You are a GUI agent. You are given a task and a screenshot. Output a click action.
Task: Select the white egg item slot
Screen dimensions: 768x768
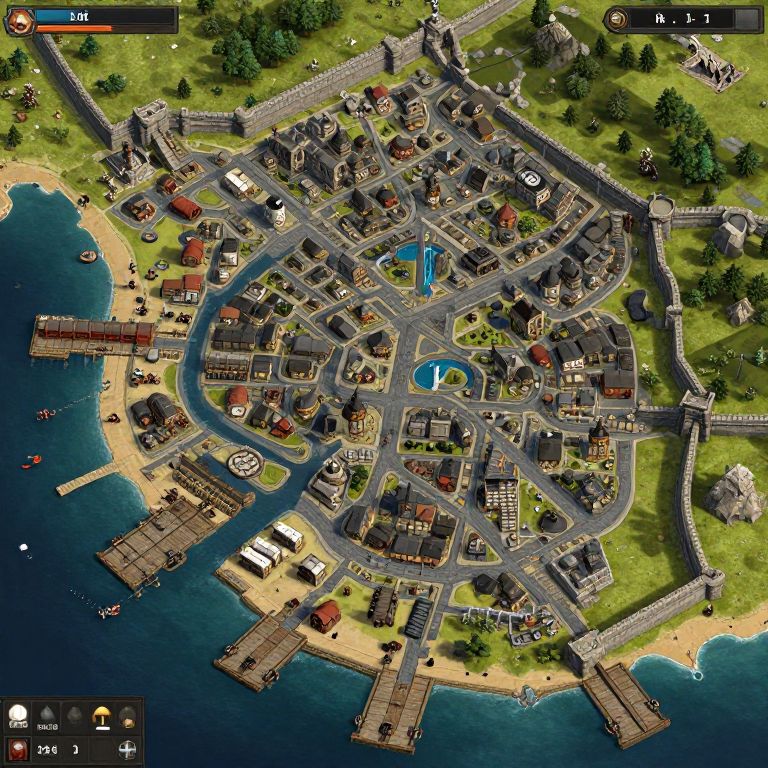pos(18,715)
